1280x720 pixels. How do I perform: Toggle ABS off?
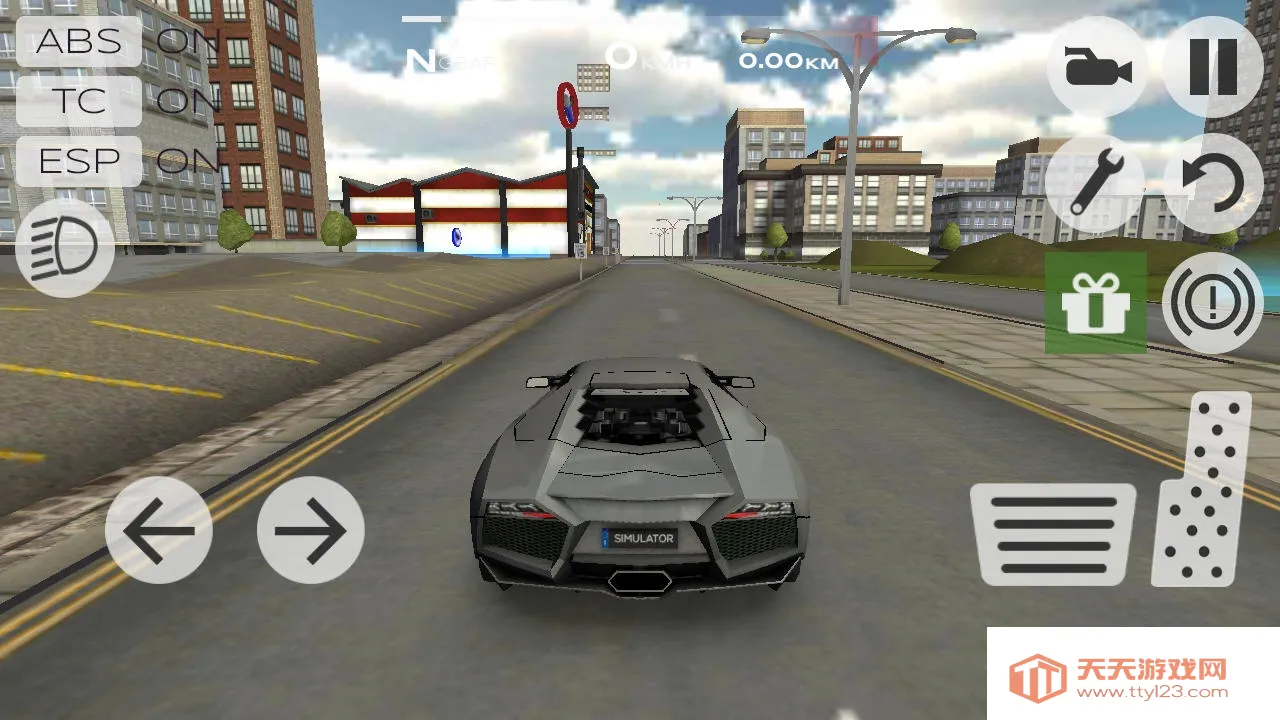[x=80, y=42]
